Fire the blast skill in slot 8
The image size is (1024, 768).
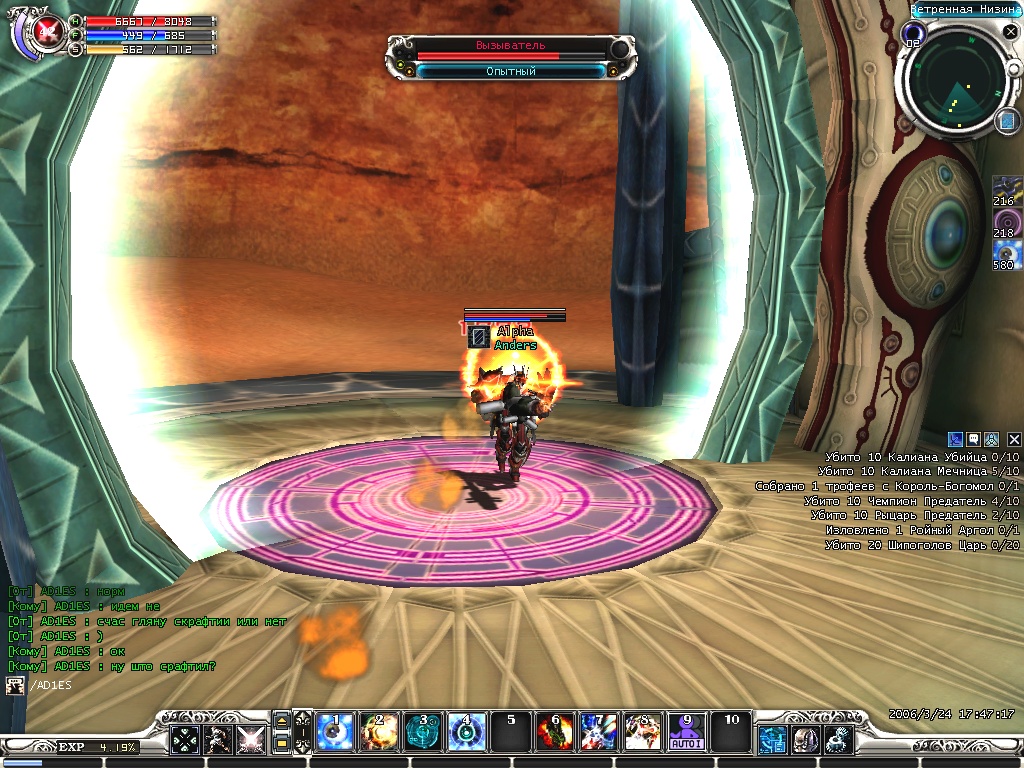[642, 732]
